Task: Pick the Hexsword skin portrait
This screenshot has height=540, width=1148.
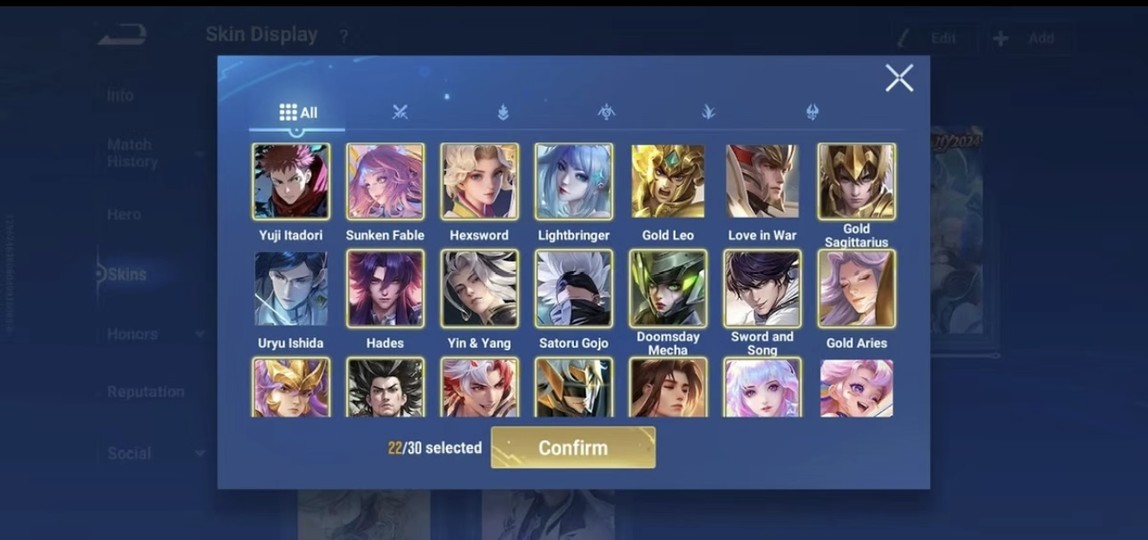Action: coord(480,182)
